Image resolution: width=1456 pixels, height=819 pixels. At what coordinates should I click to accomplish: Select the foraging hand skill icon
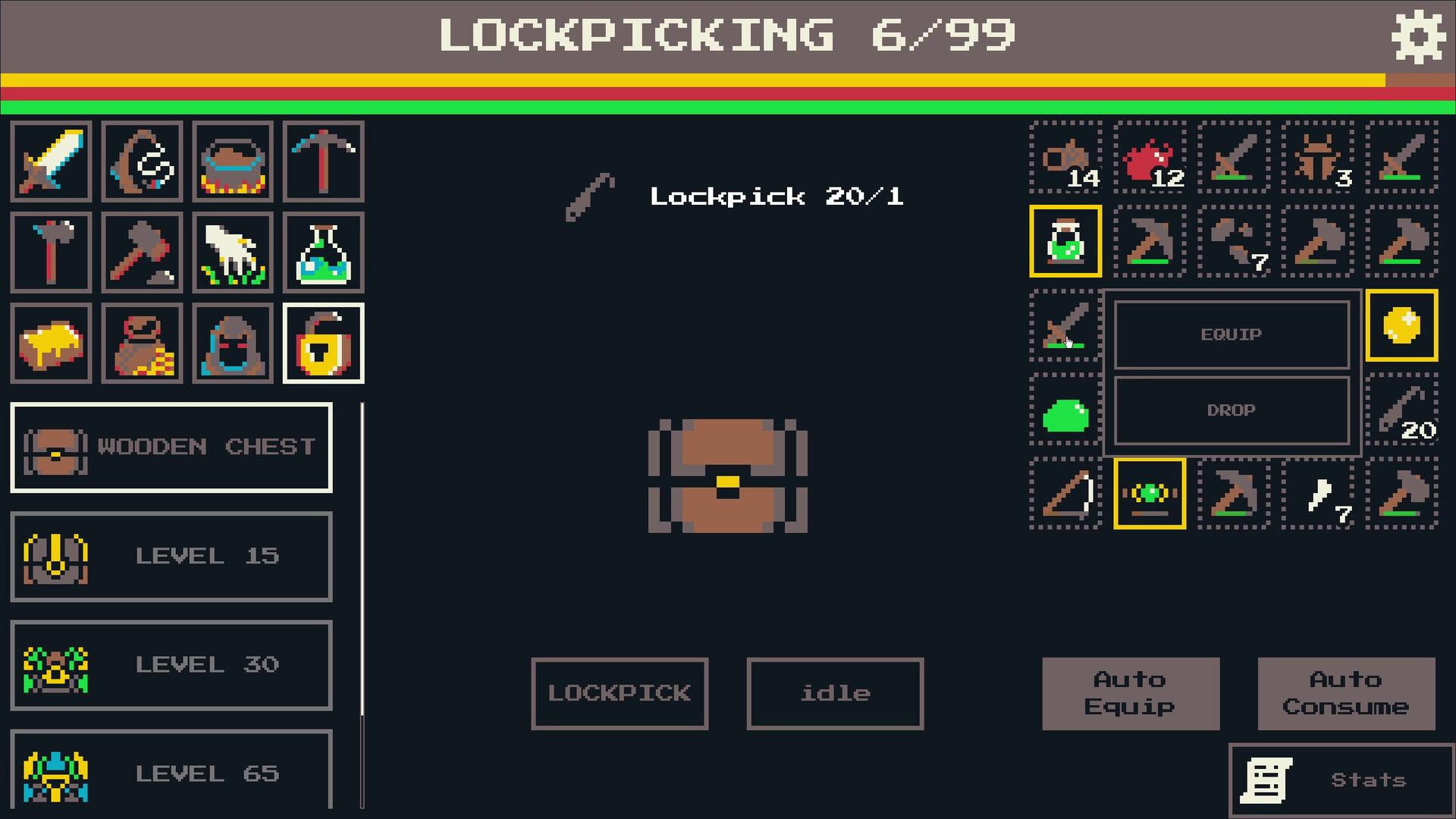click(232, 252)
